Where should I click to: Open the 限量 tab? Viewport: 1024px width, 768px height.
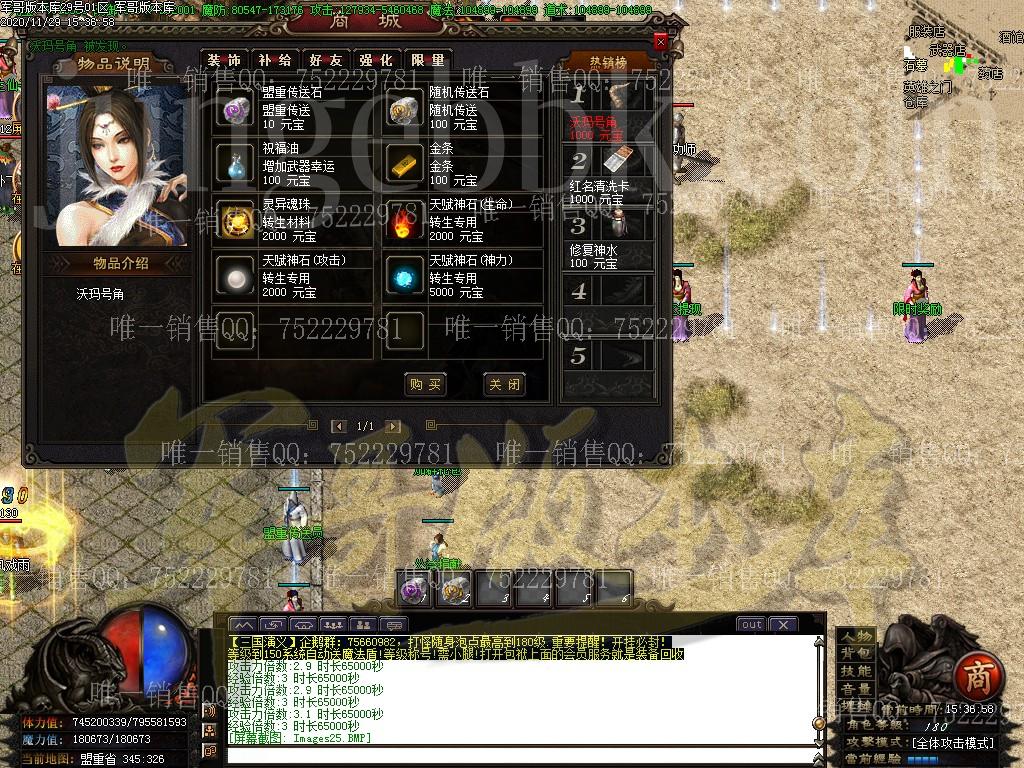point(427,60)
